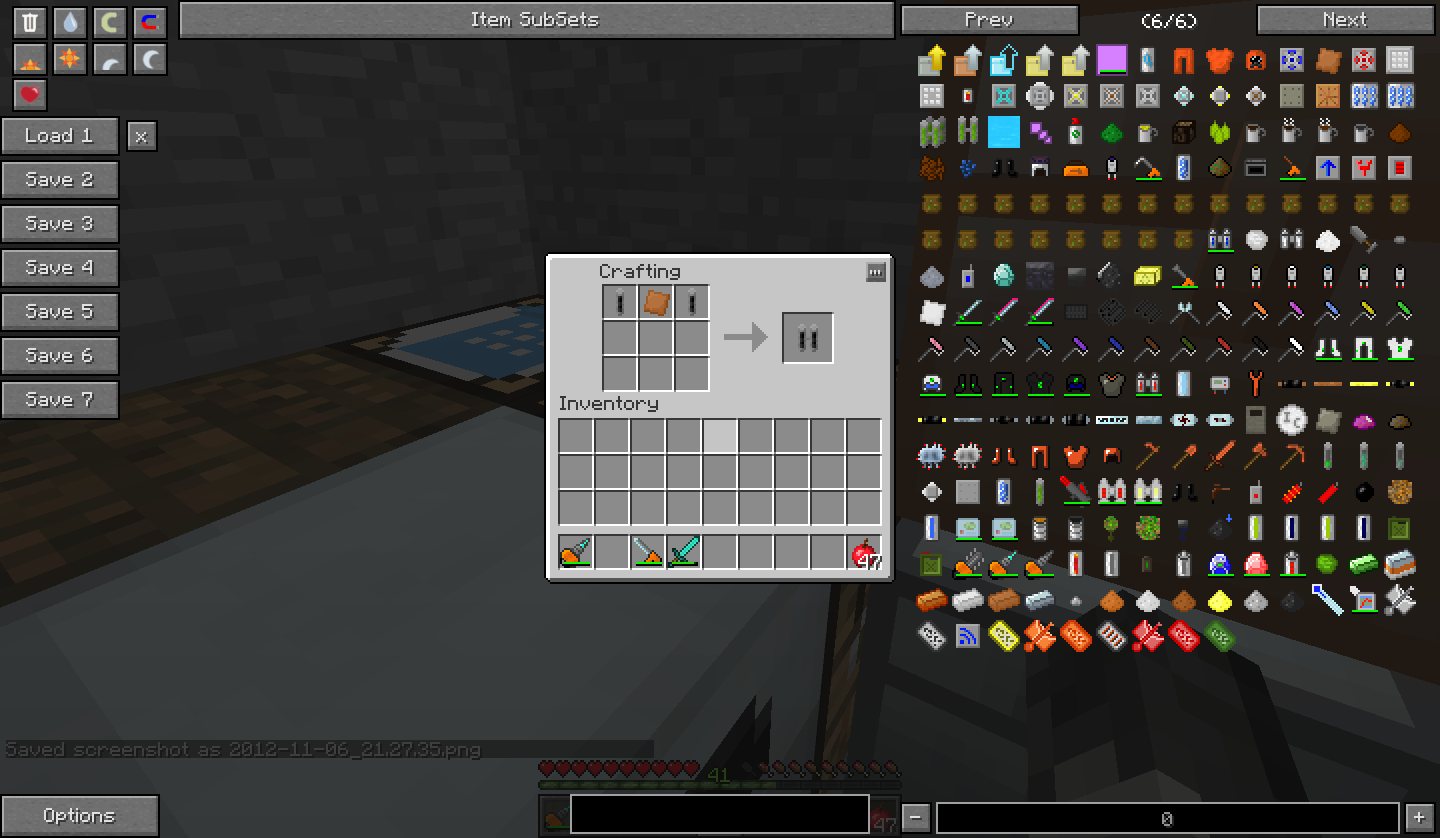
Task: Toggle the trash can delete mode
Action: [30, 23]
